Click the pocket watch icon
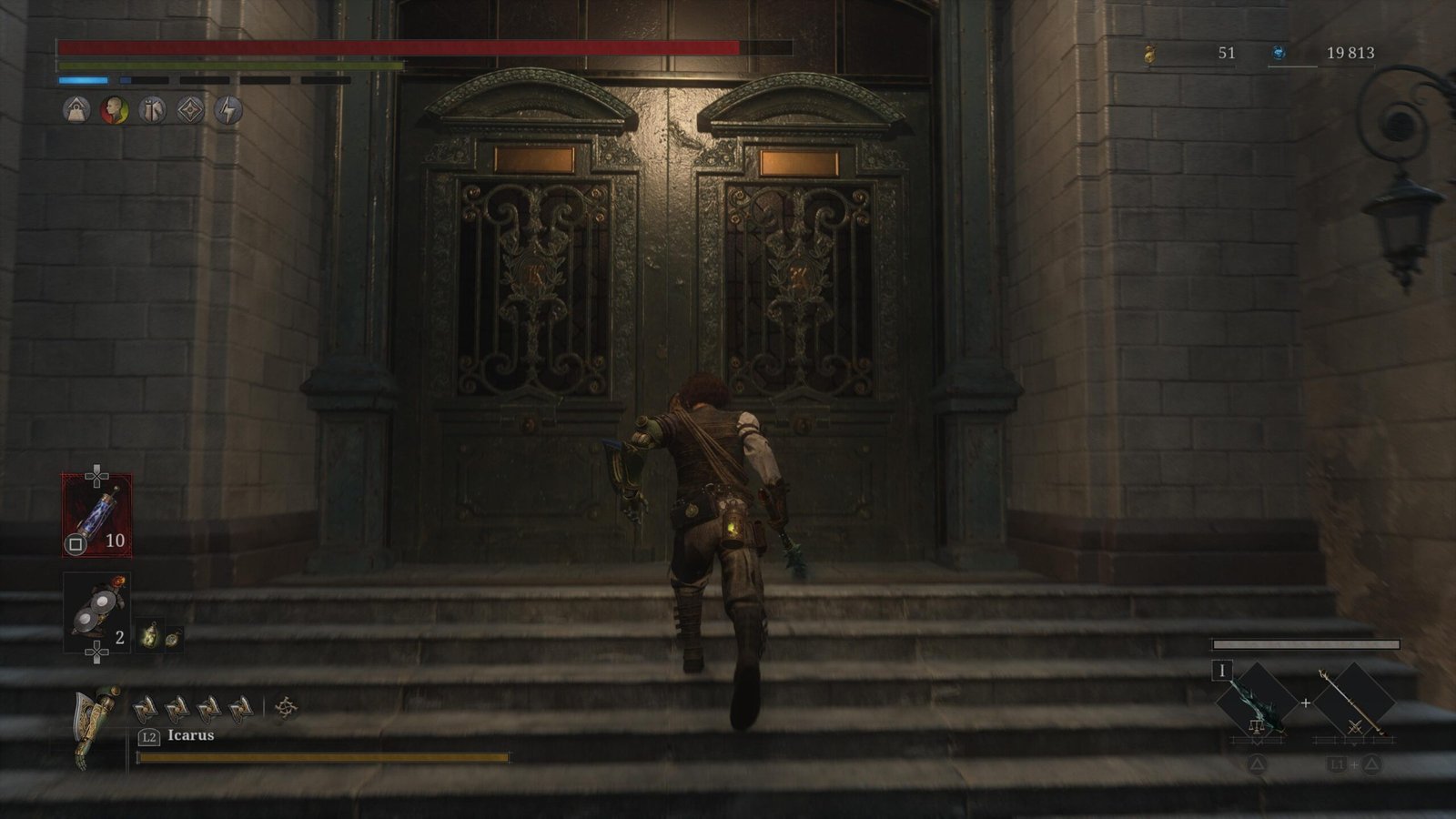Image resolution: width=1456 pixels, height=819 pixels. click(x=172, y=638)
